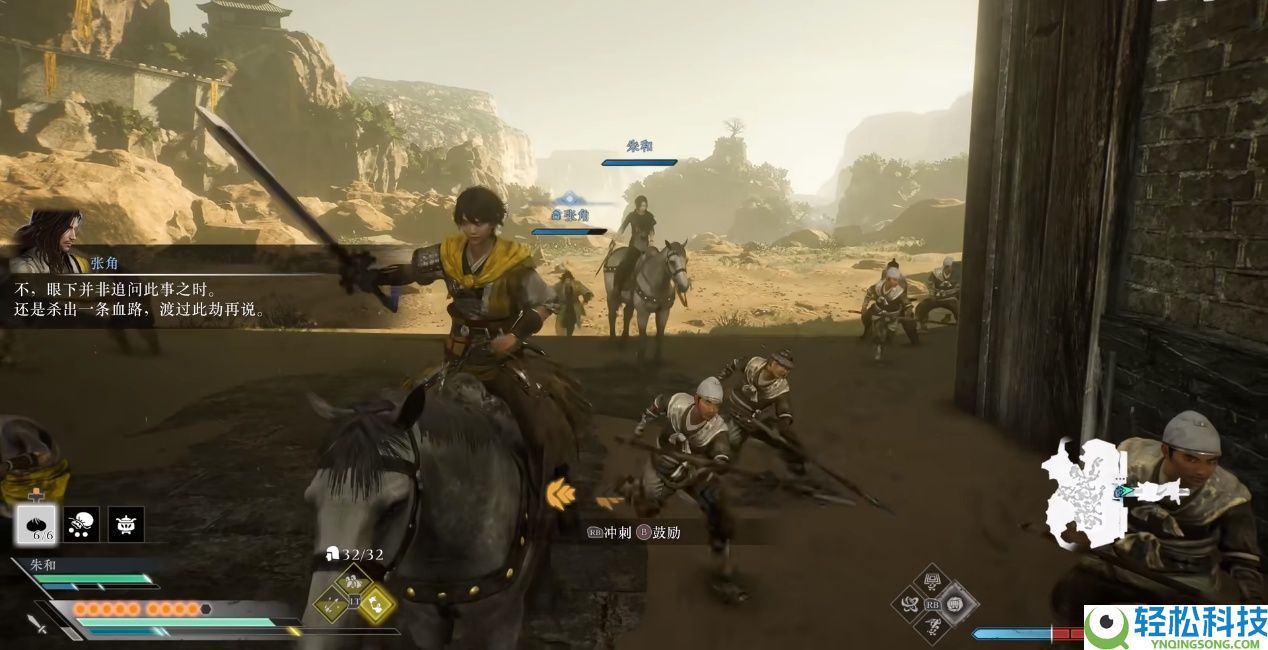This screenshot has height=650, width=1268.
Task: Open the 轻松科技 watermark logo link
Action: [x=1175, y=627]
